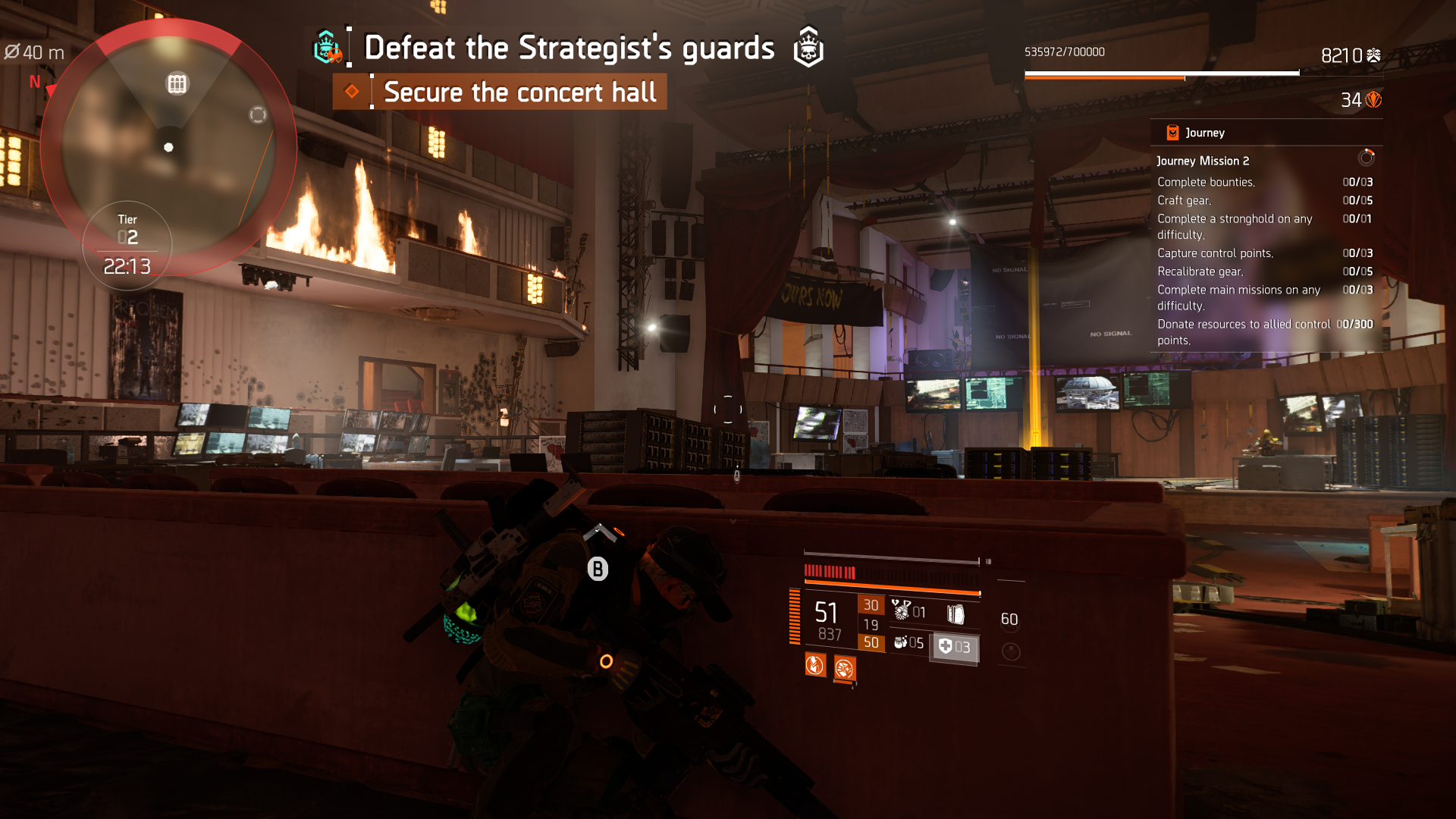This screenshot has height=819, width=1456.
Task: Select the Secure the concert hall objective
Action: (x=519, y=93)
